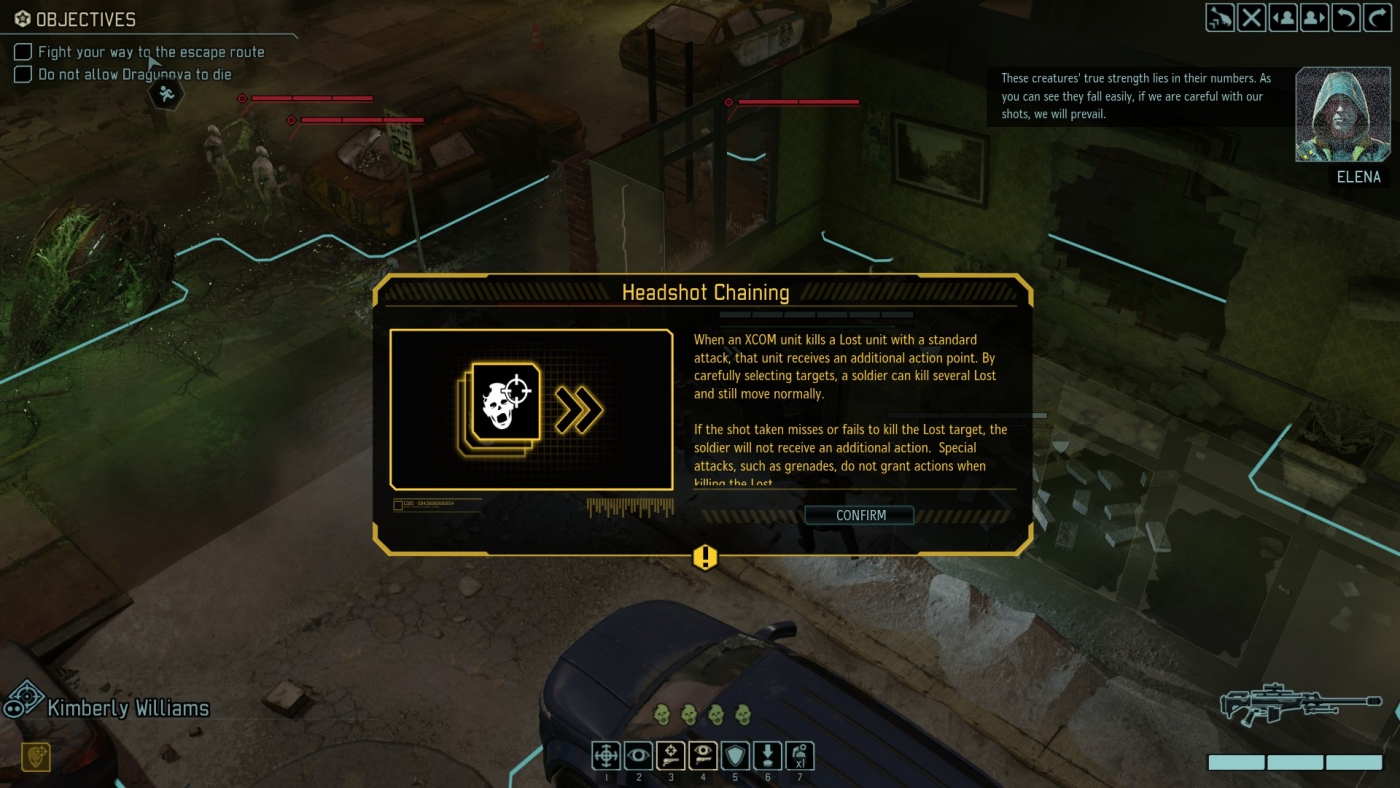
Task: Select the next soldier icon
Action: coord(1314,17)
